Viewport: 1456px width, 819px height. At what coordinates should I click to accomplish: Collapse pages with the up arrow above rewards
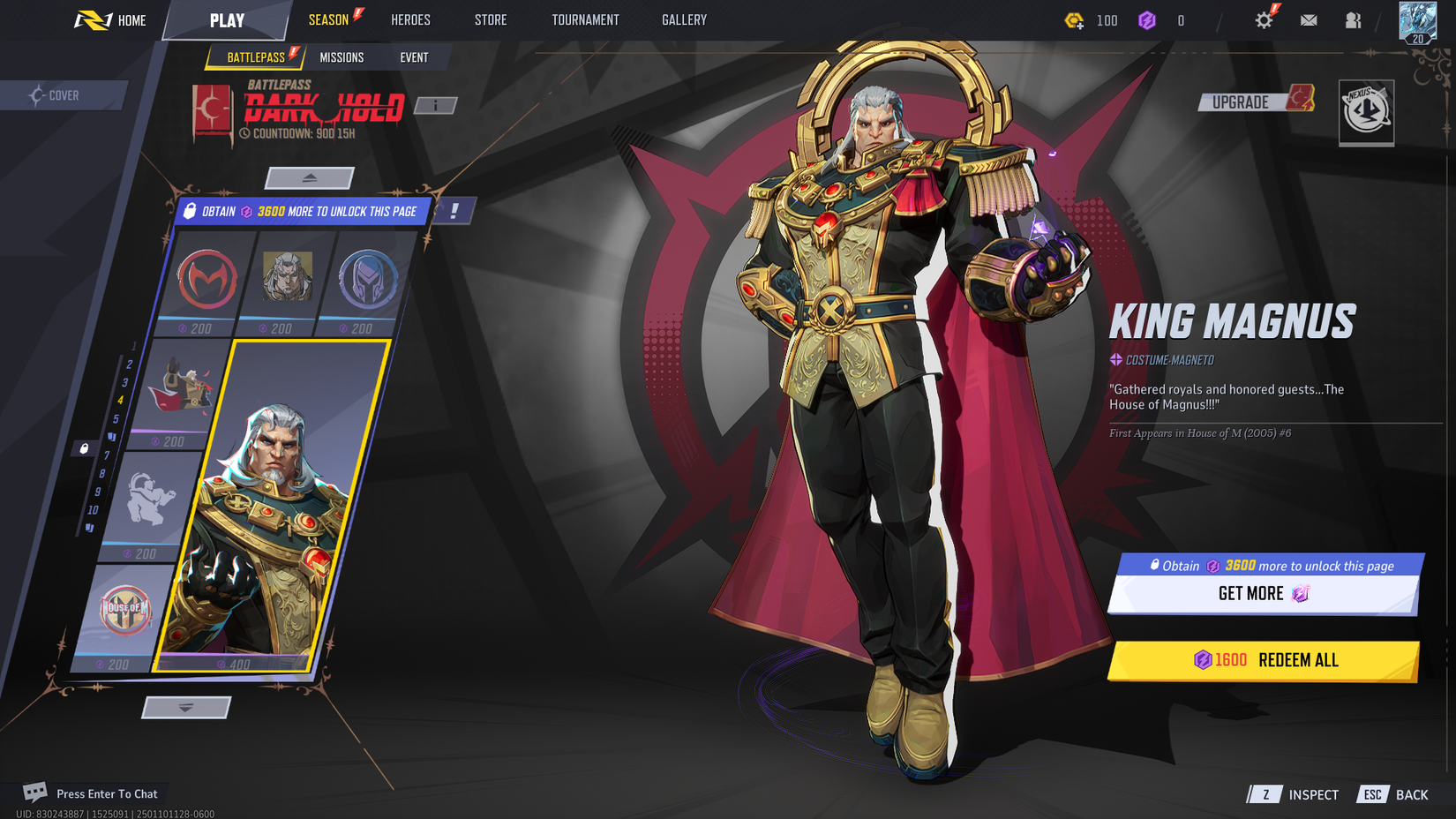pos(311,177)
